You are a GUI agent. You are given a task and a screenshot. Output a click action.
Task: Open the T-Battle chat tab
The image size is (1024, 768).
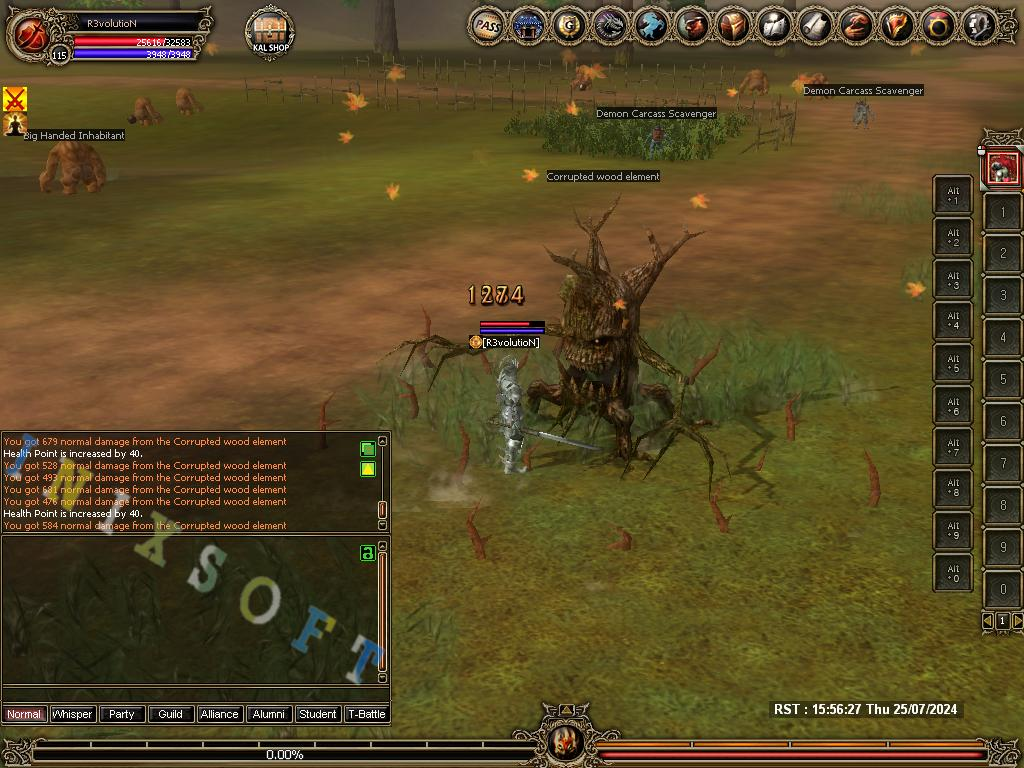tap(366, 714)
